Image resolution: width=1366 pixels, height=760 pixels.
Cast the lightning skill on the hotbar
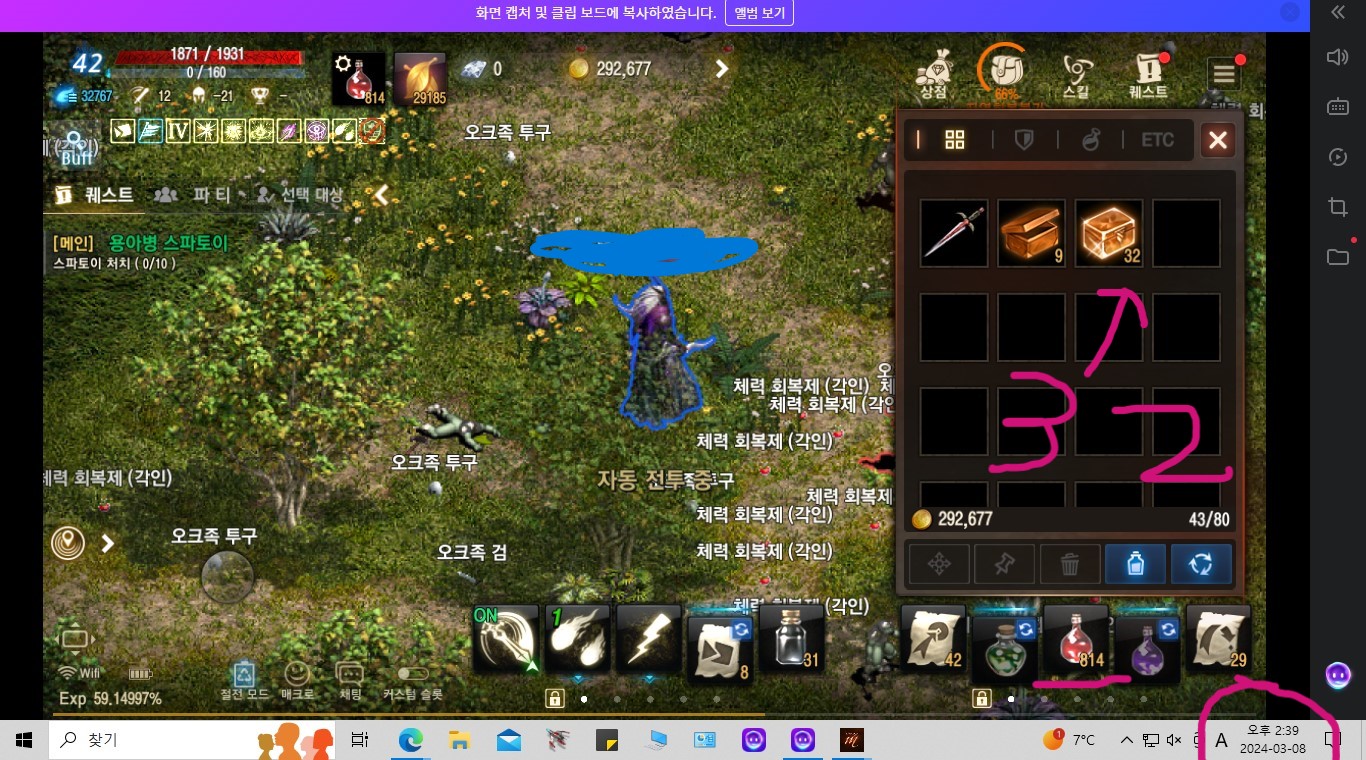(x=648, y=640)
